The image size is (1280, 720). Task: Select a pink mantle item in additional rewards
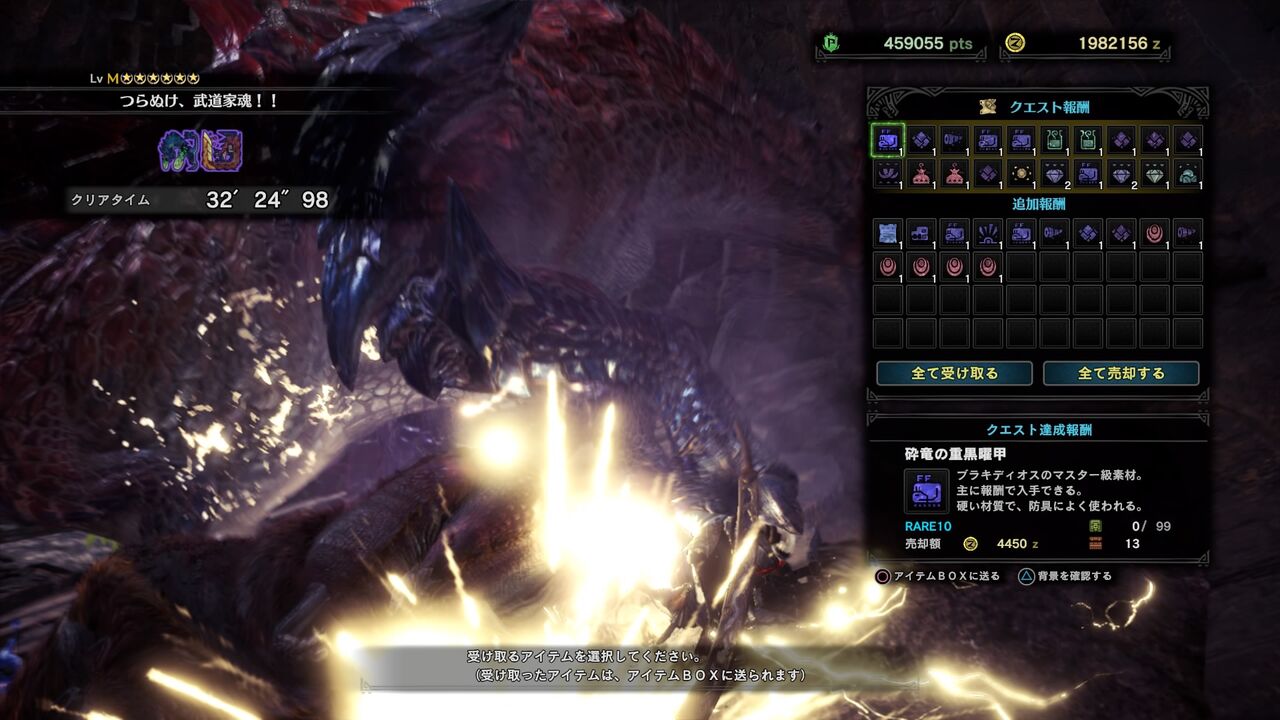1153,235
